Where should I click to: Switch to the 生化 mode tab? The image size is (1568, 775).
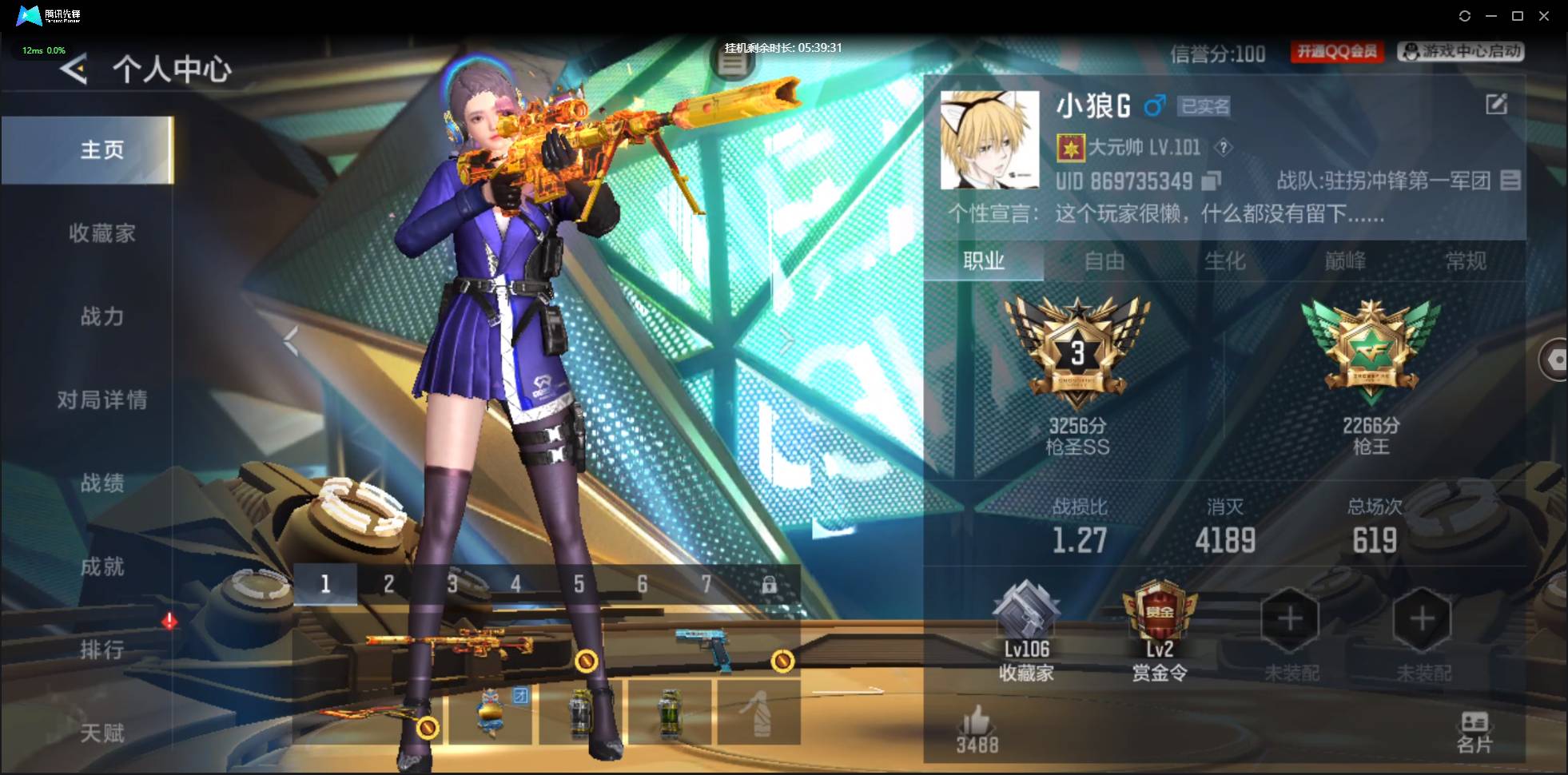click(1225, 261)
